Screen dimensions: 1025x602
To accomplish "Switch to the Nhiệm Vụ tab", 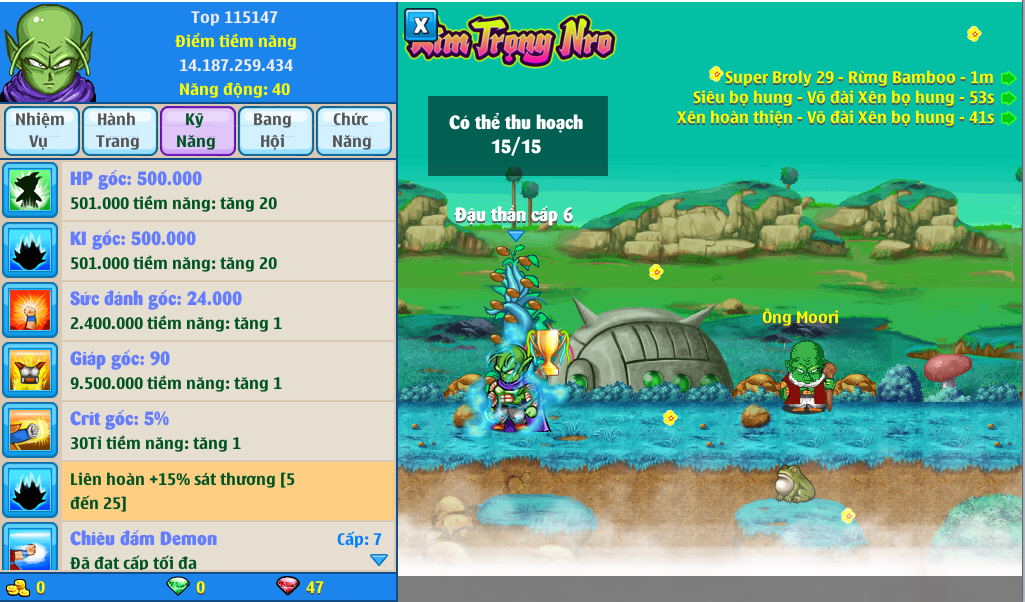I will click(40, 131).
